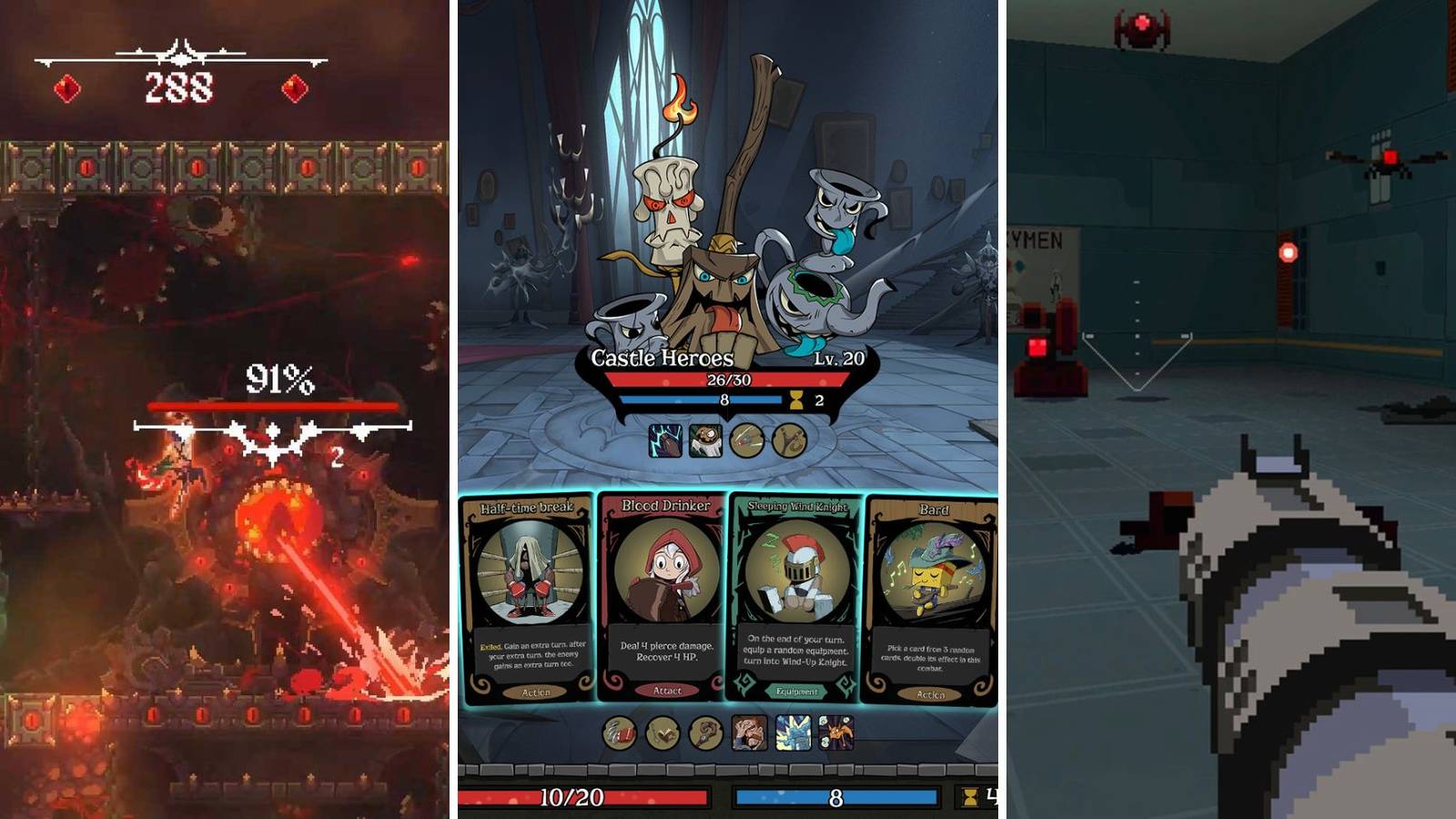Open the bandage equipment icon above the player HP bar
Image resolution: width=1456 pixels, height=819 pixels.
click(x=619, y=734)
